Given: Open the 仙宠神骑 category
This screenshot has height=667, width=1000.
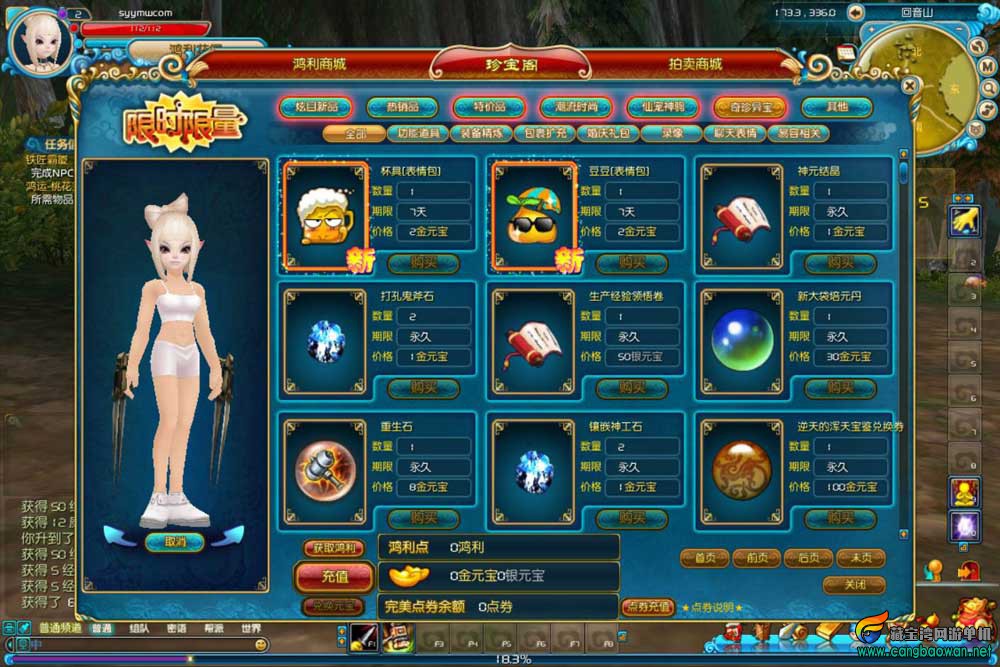Looking at the screenshot, I should 662,107.
